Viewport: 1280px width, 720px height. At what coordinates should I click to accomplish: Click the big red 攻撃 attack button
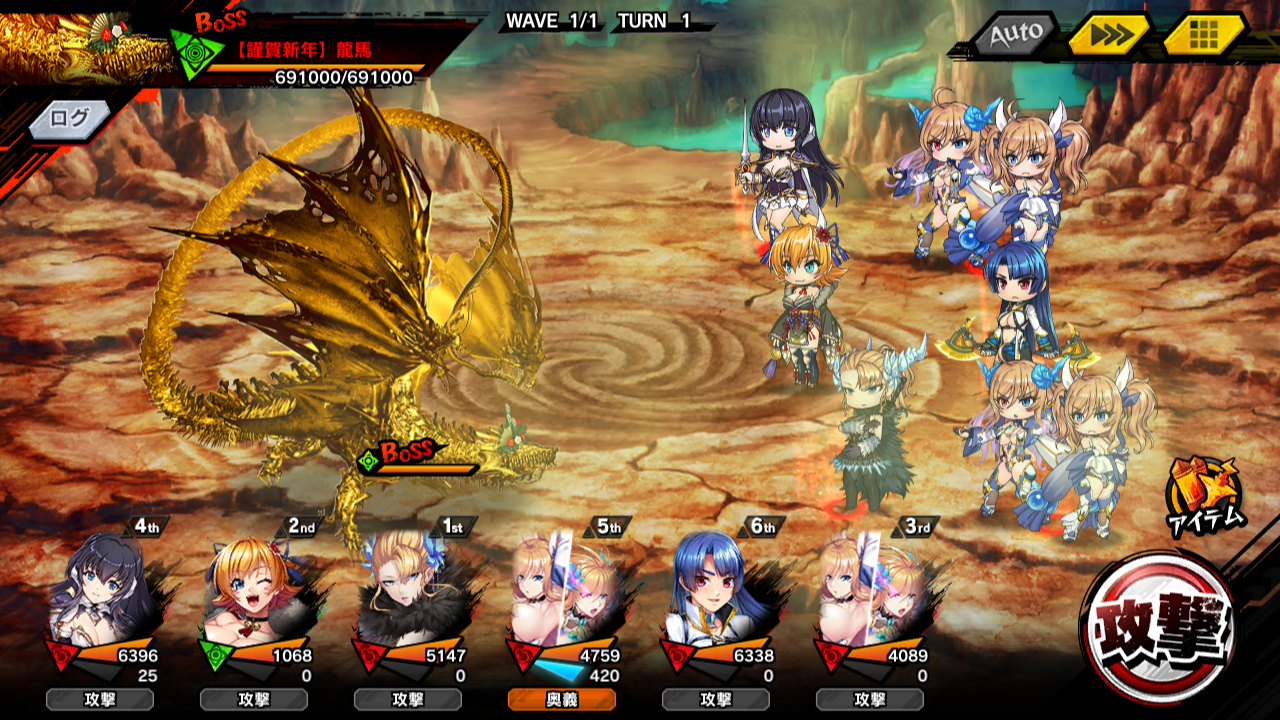(1160, 627)
